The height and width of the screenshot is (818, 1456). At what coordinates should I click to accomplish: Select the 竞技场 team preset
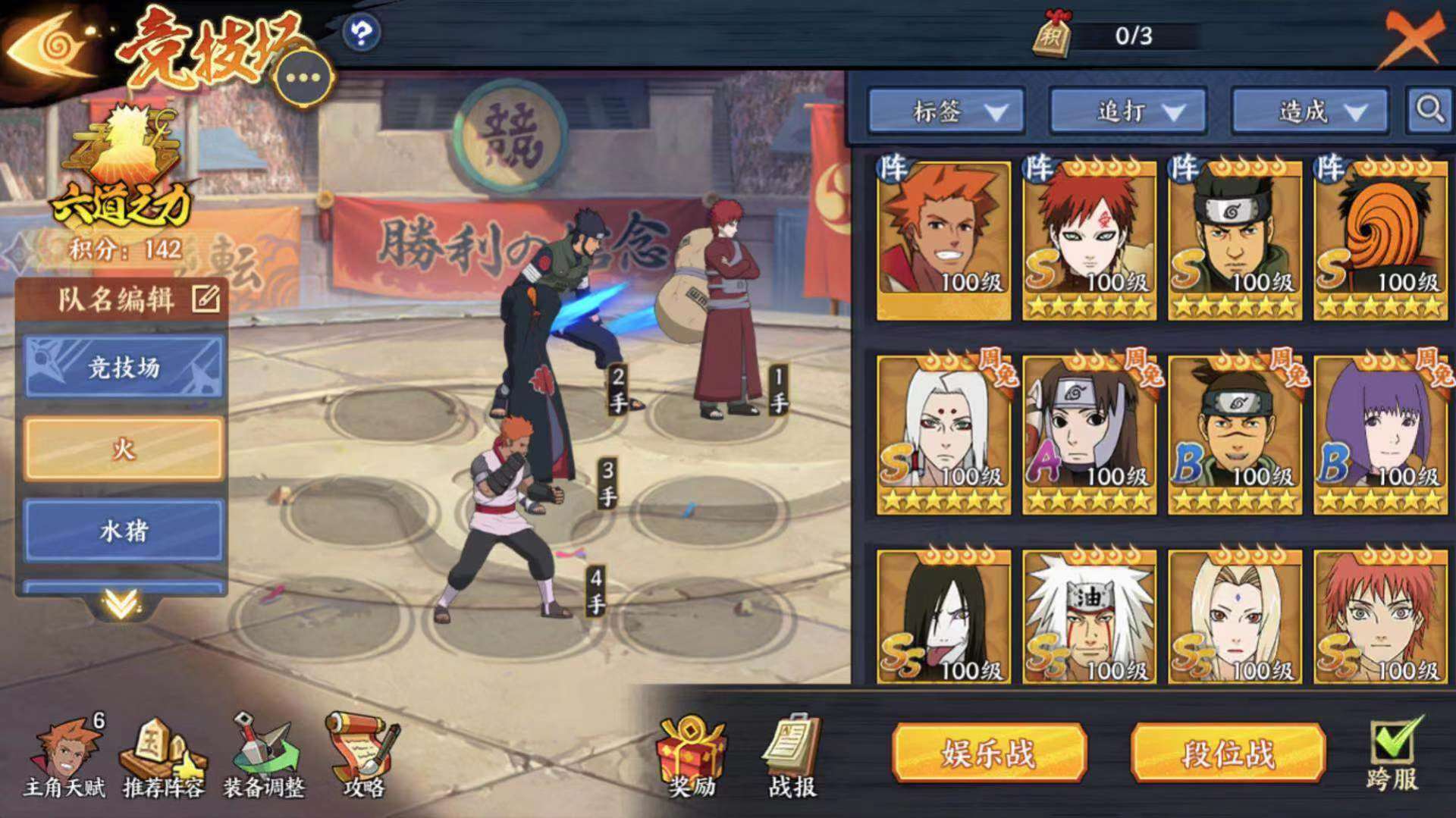124,368
